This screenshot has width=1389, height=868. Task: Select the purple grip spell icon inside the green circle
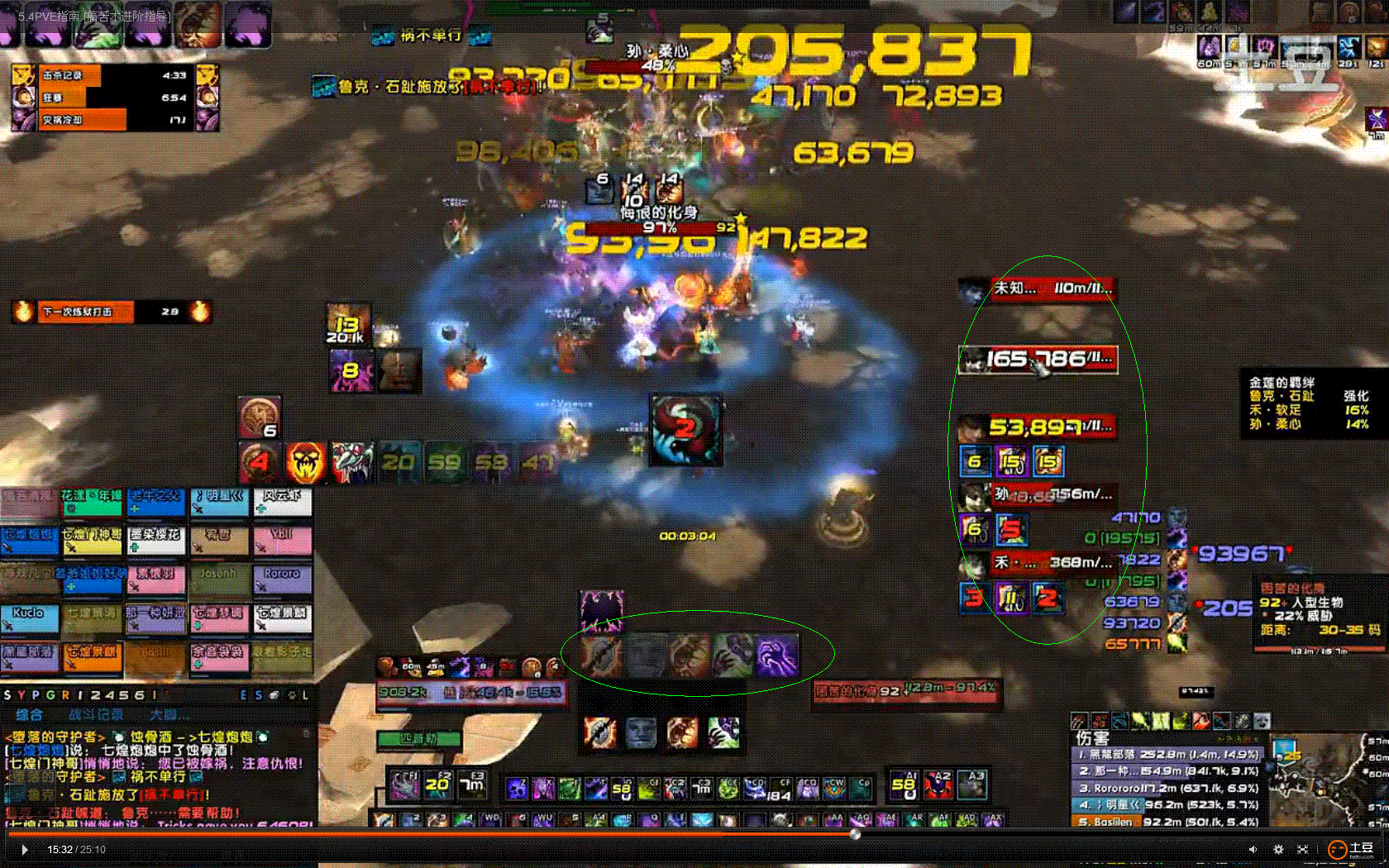coord(777,656)
